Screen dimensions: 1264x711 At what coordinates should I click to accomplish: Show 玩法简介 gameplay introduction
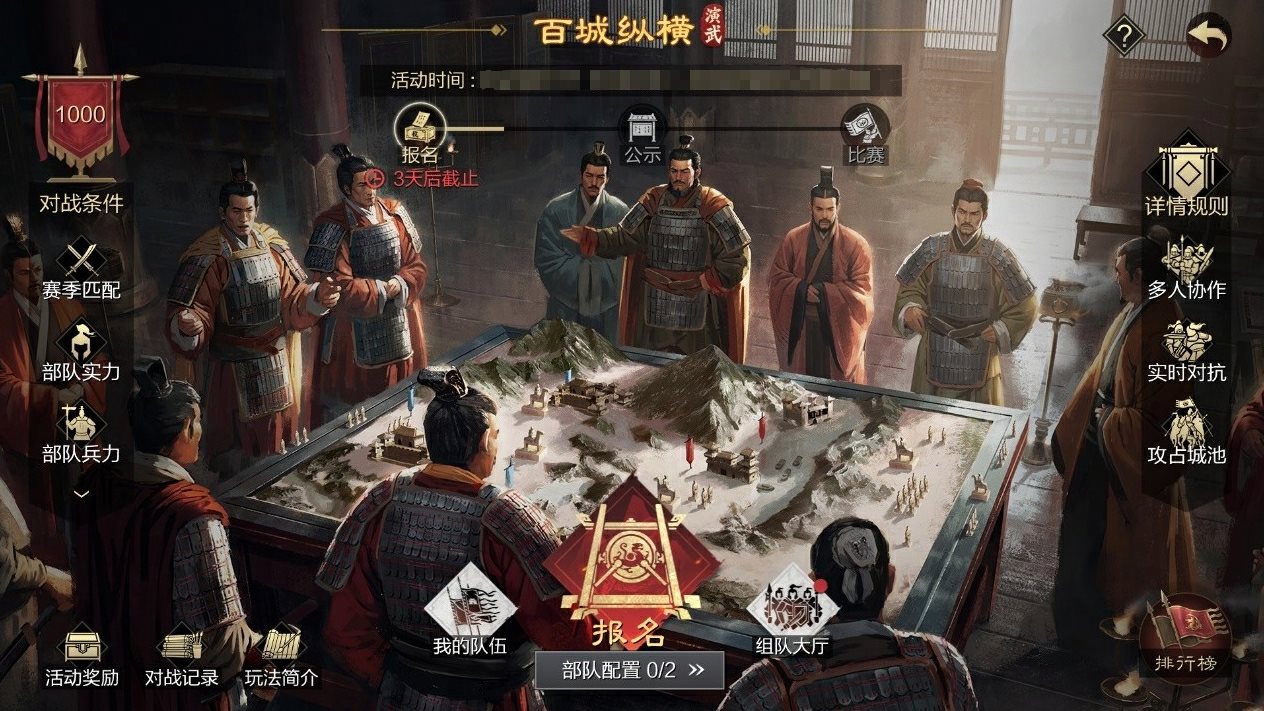tap(282, 655)
